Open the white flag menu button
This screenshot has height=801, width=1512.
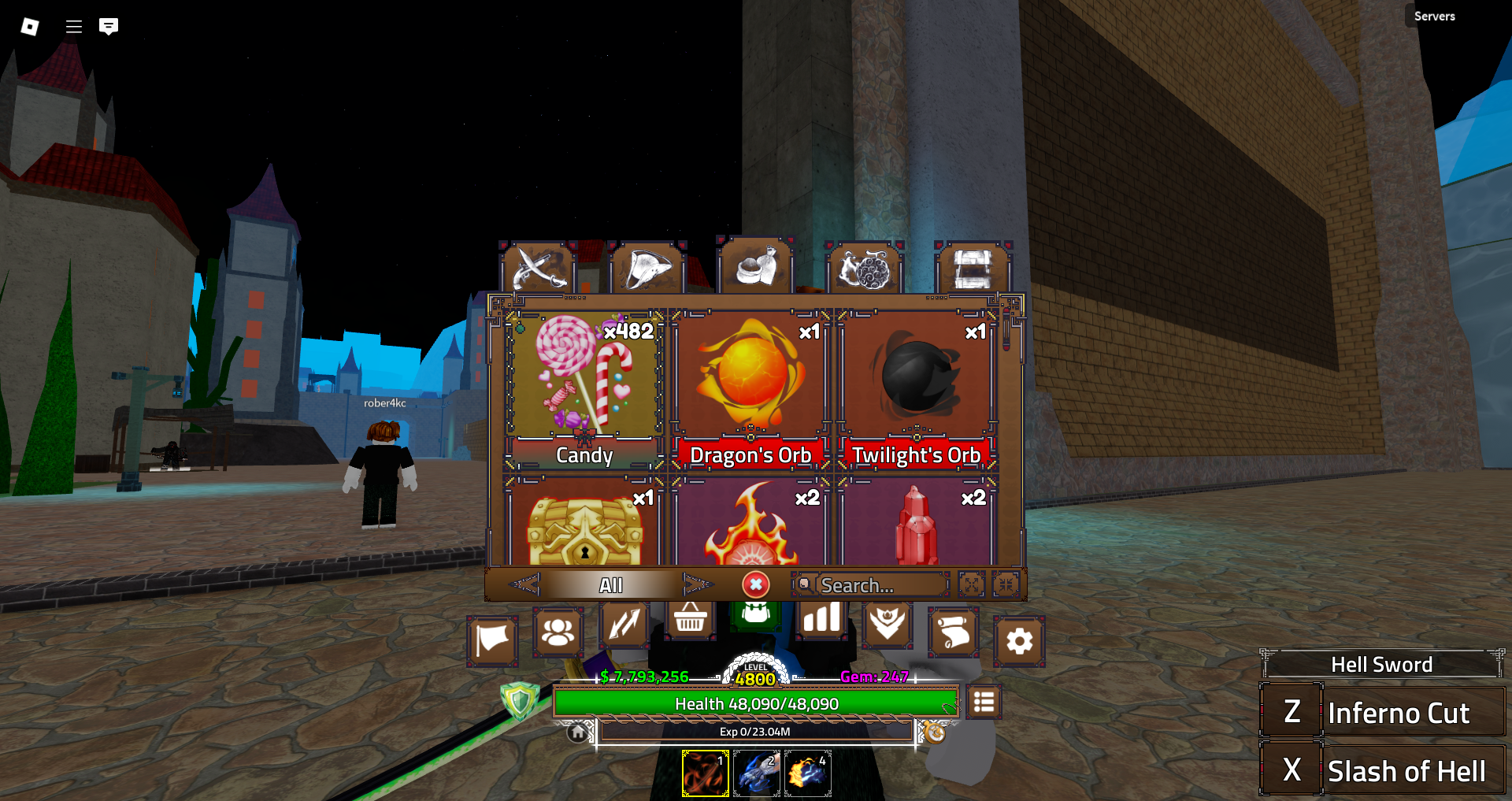[x=492, y=640]
